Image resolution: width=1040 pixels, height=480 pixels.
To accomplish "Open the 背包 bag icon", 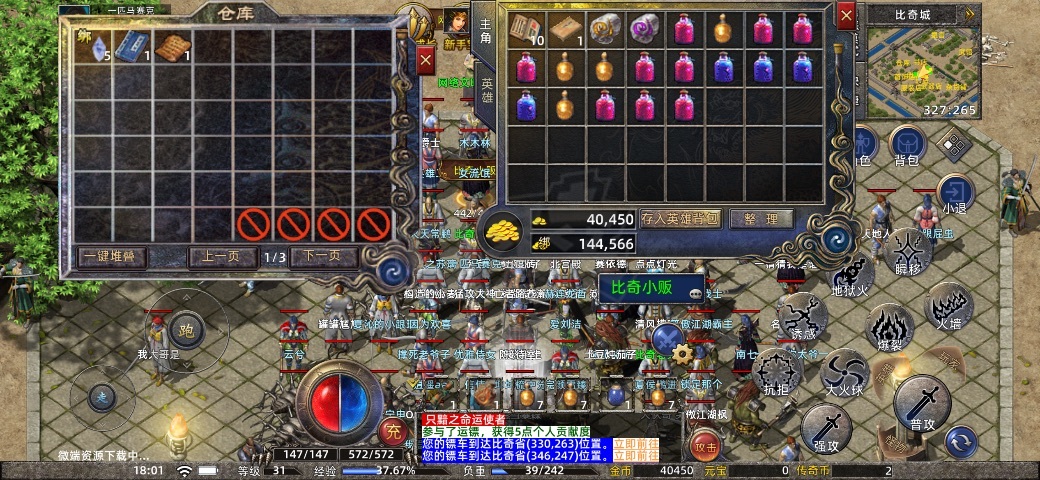I will (908, 145).
